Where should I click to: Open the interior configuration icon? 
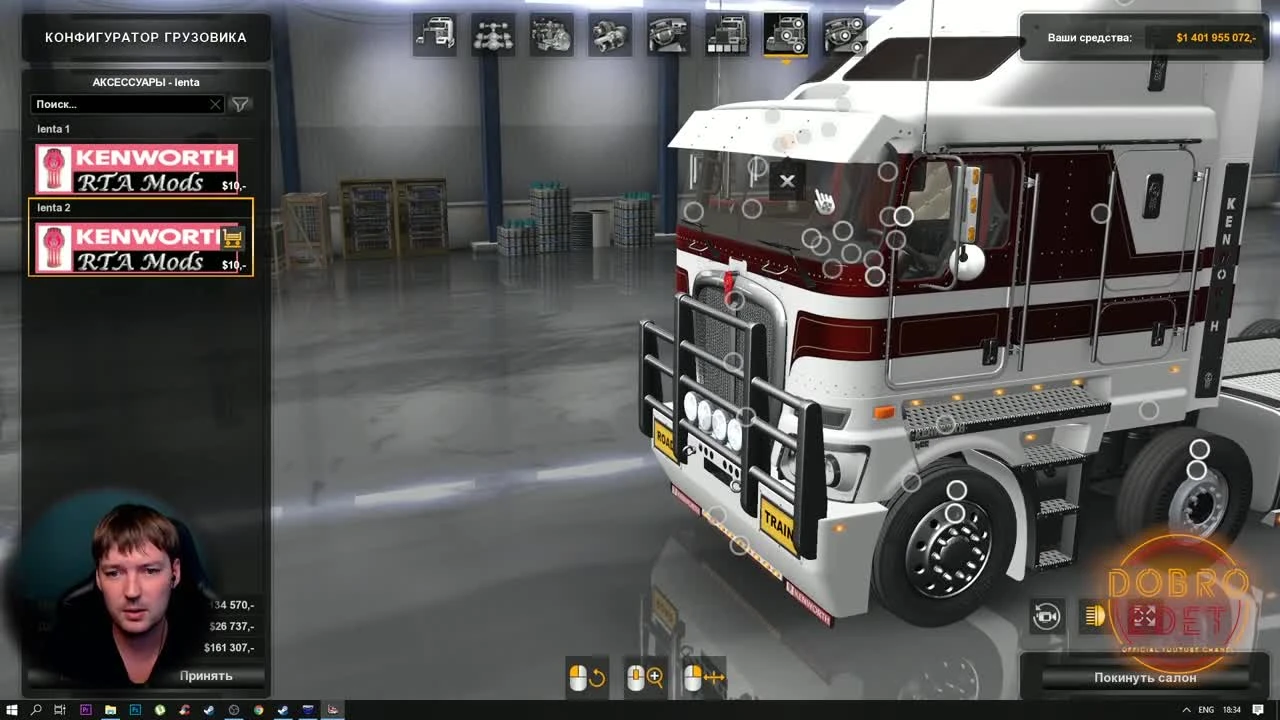point(666,35)
